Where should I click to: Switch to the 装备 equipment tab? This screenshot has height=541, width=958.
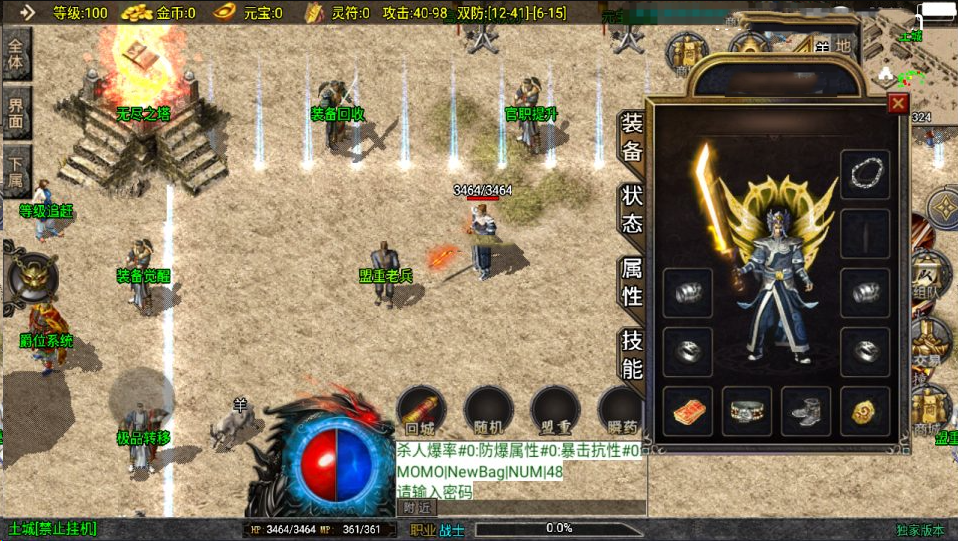point(632,138)
